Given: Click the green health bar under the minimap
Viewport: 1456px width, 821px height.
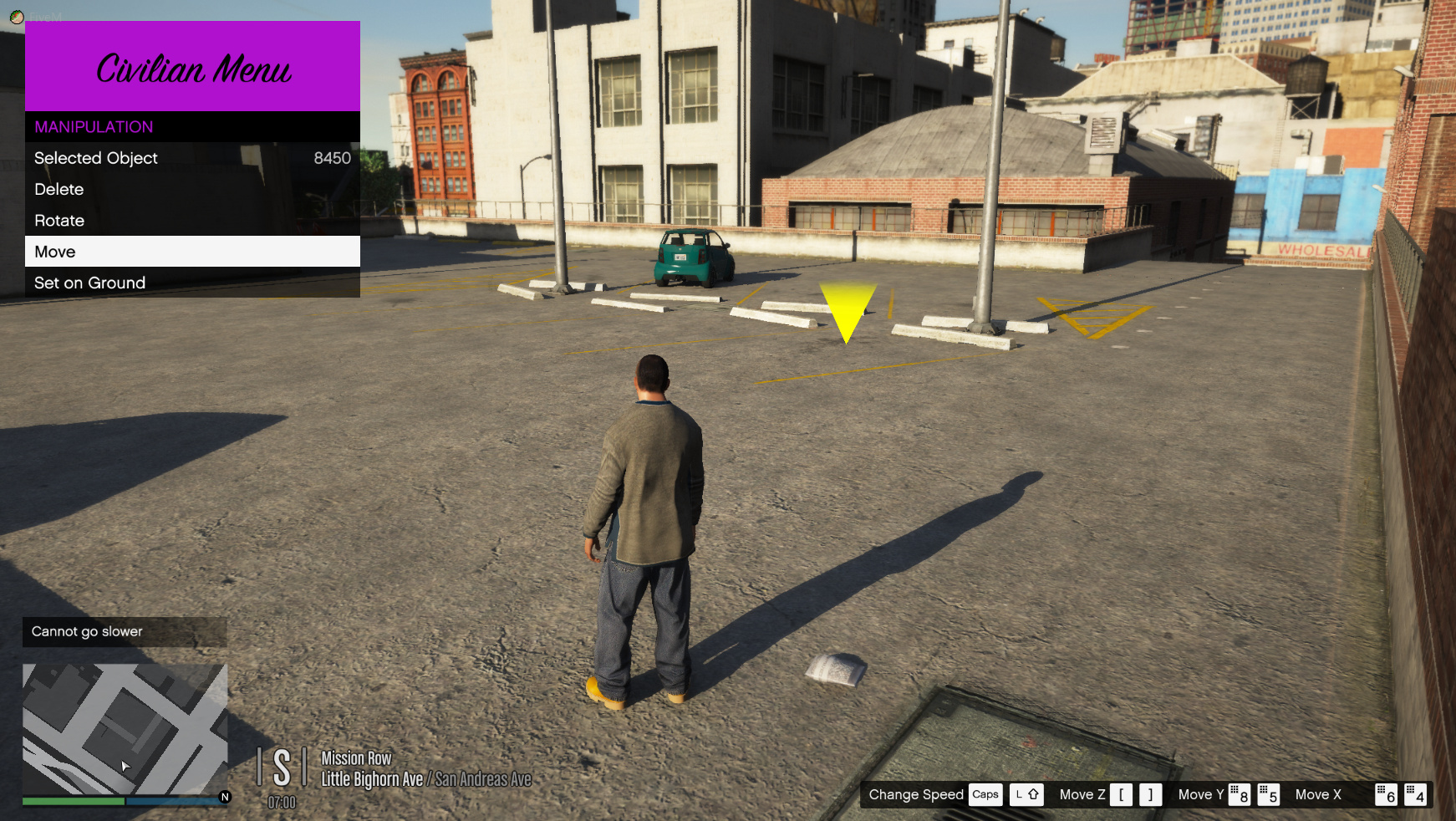Looking at the screenshot, I should [71, 801].
